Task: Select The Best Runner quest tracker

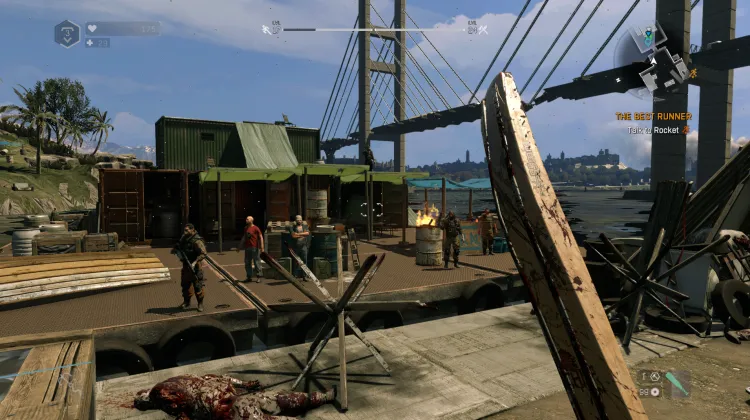Action: pyautogui.click(x=653, y=116)
